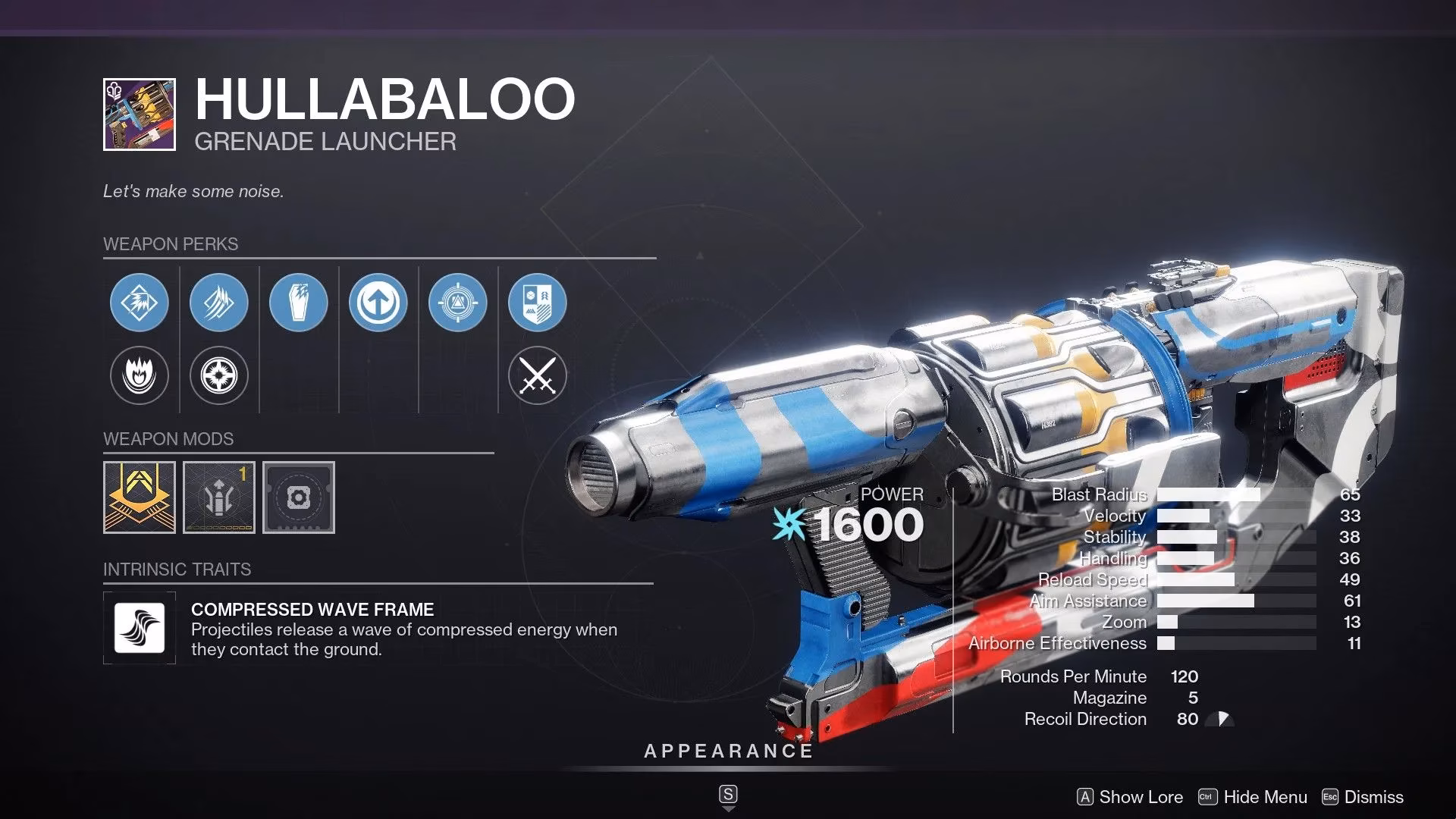Inspect the split-shield perk icon
Viewport: 1456px width, 819px height.
tap(537, 302)
